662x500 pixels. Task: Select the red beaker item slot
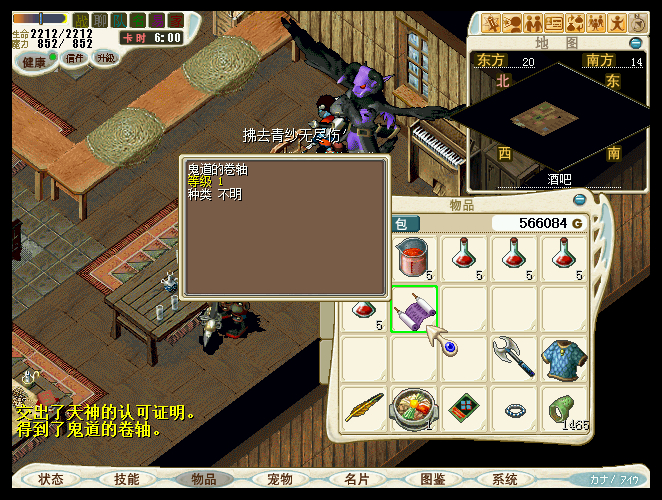[x=413, y=258]
